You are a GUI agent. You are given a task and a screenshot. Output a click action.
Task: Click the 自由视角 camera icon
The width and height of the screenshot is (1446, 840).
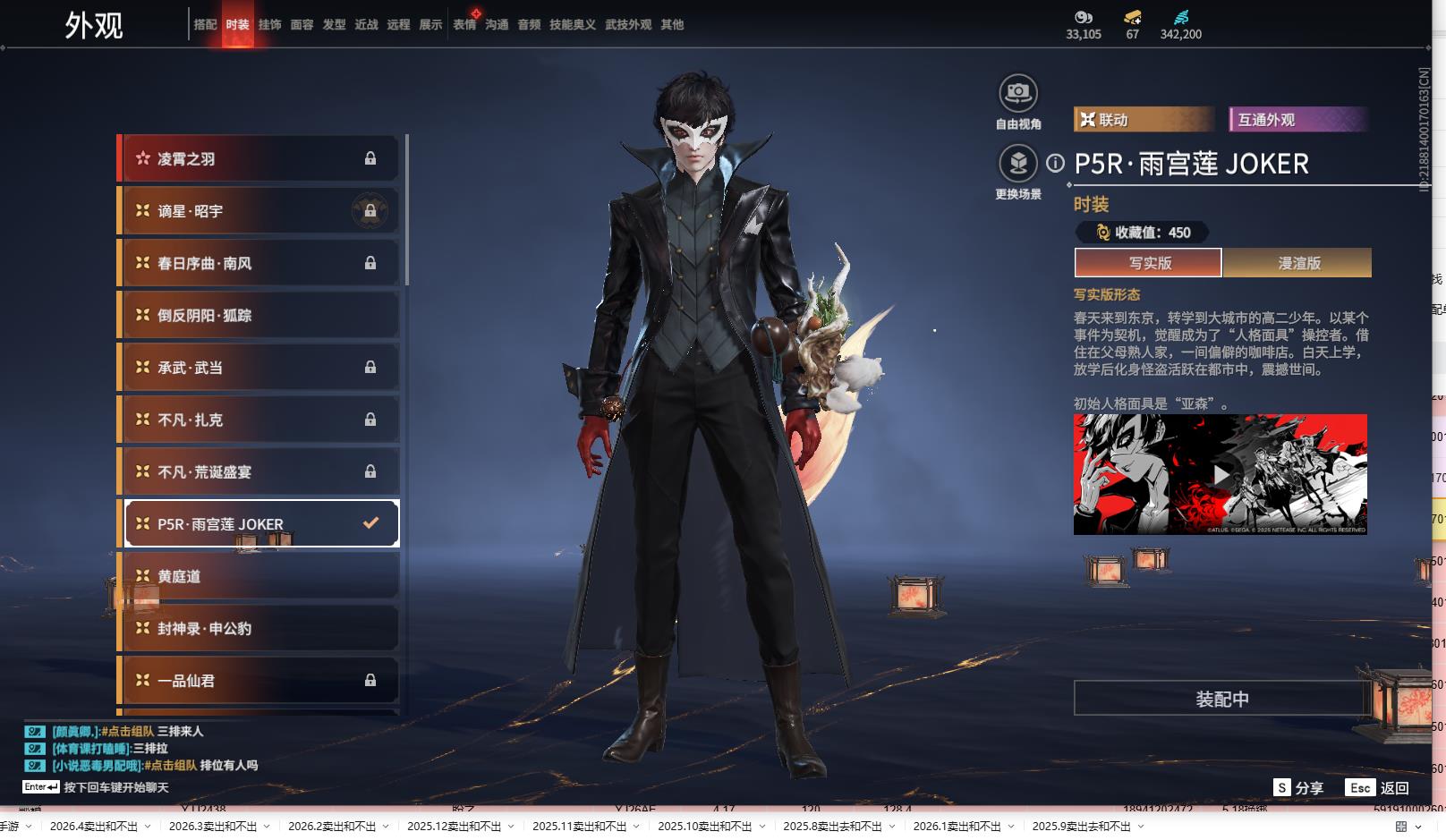click(1017, 93)
